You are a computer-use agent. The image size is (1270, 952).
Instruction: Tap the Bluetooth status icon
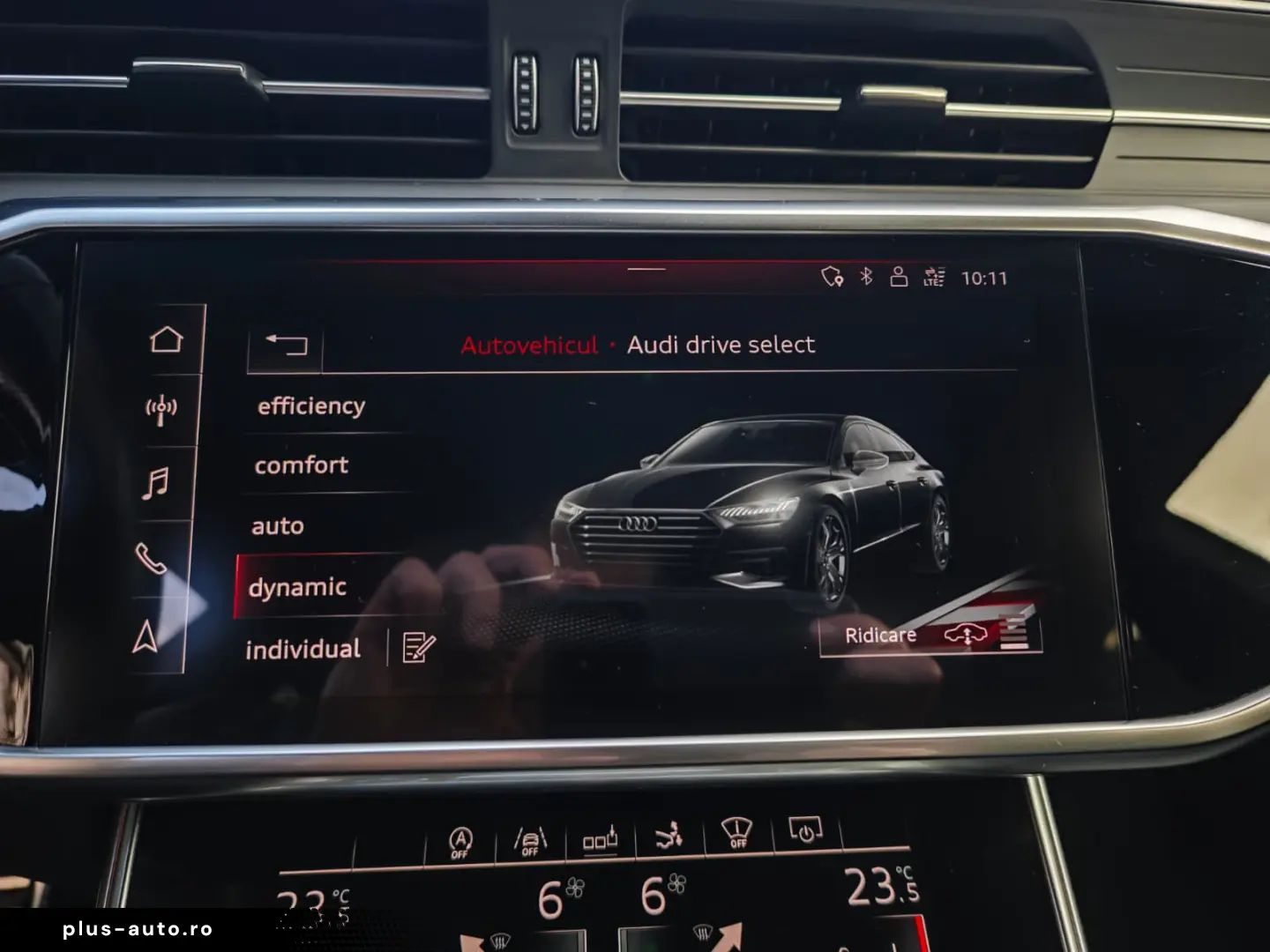pos(865,276)
